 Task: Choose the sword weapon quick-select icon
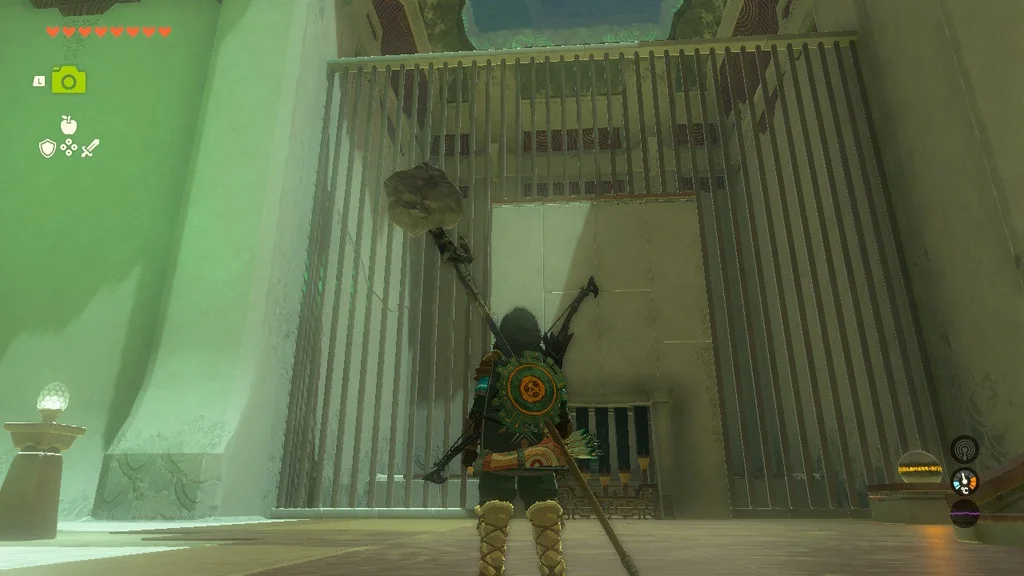[x=90, y=149]
